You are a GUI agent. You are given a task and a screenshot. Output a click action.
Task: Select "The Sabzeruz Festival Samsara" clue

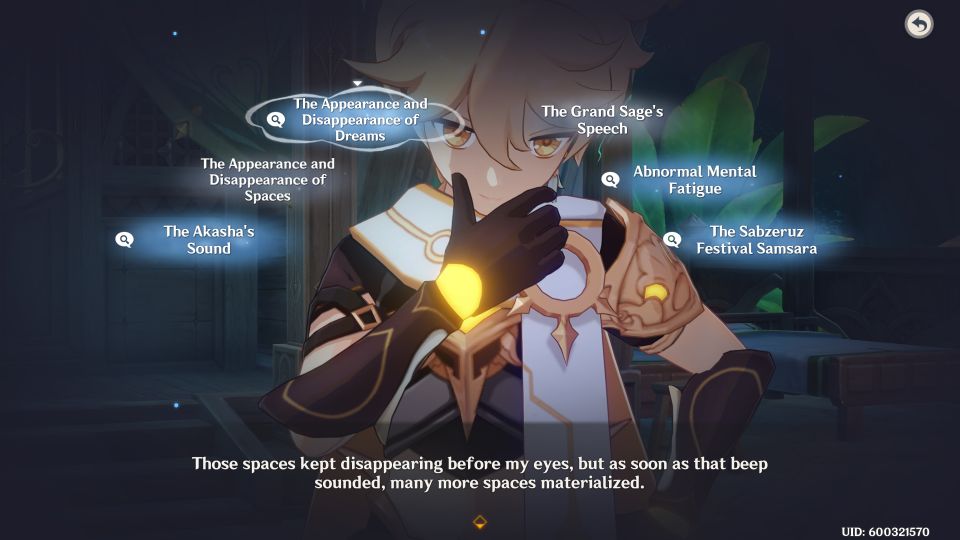(755, 240)
